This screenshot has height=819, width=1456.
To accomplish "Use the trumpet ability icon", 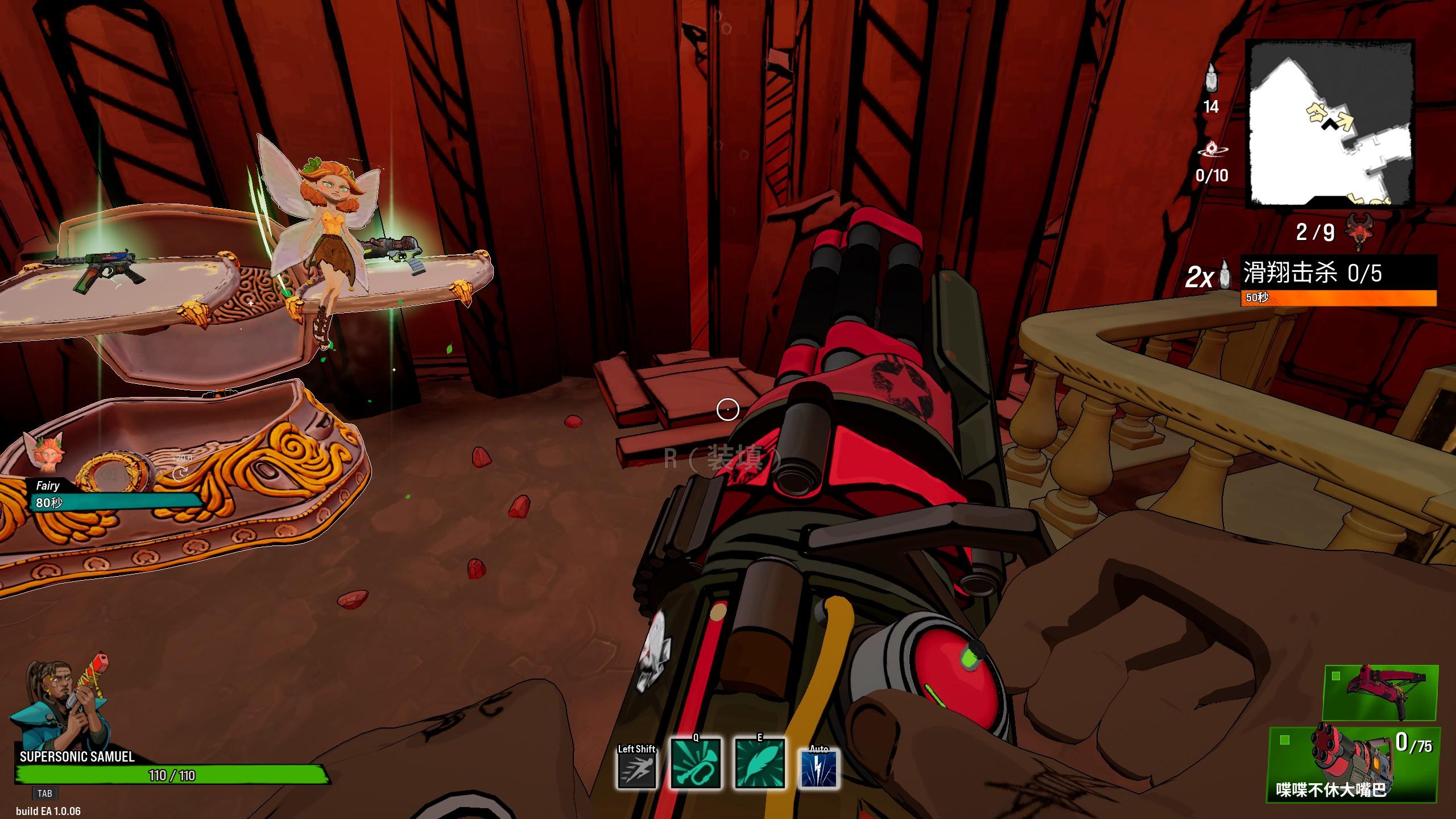I will (696, 763).
